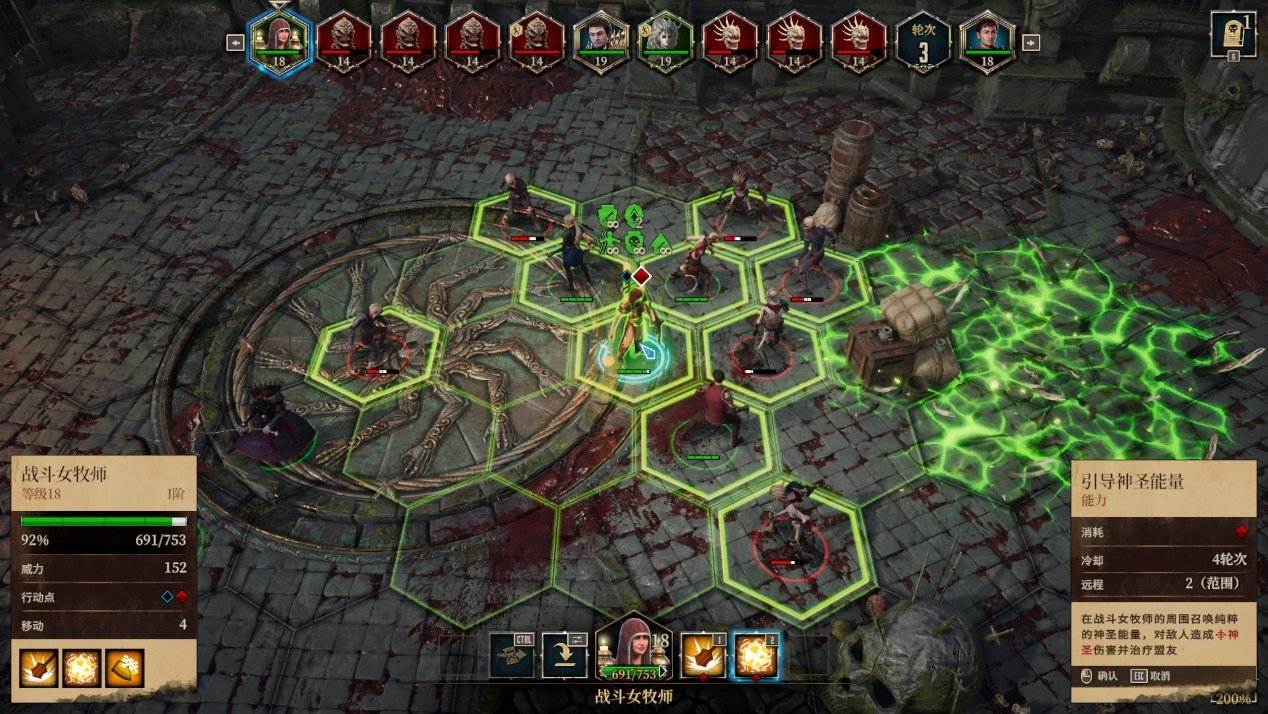Click the hammer skill icon in the unit info panel
The height and width of the screenshot is (714, 1268).
coord(38,668)
